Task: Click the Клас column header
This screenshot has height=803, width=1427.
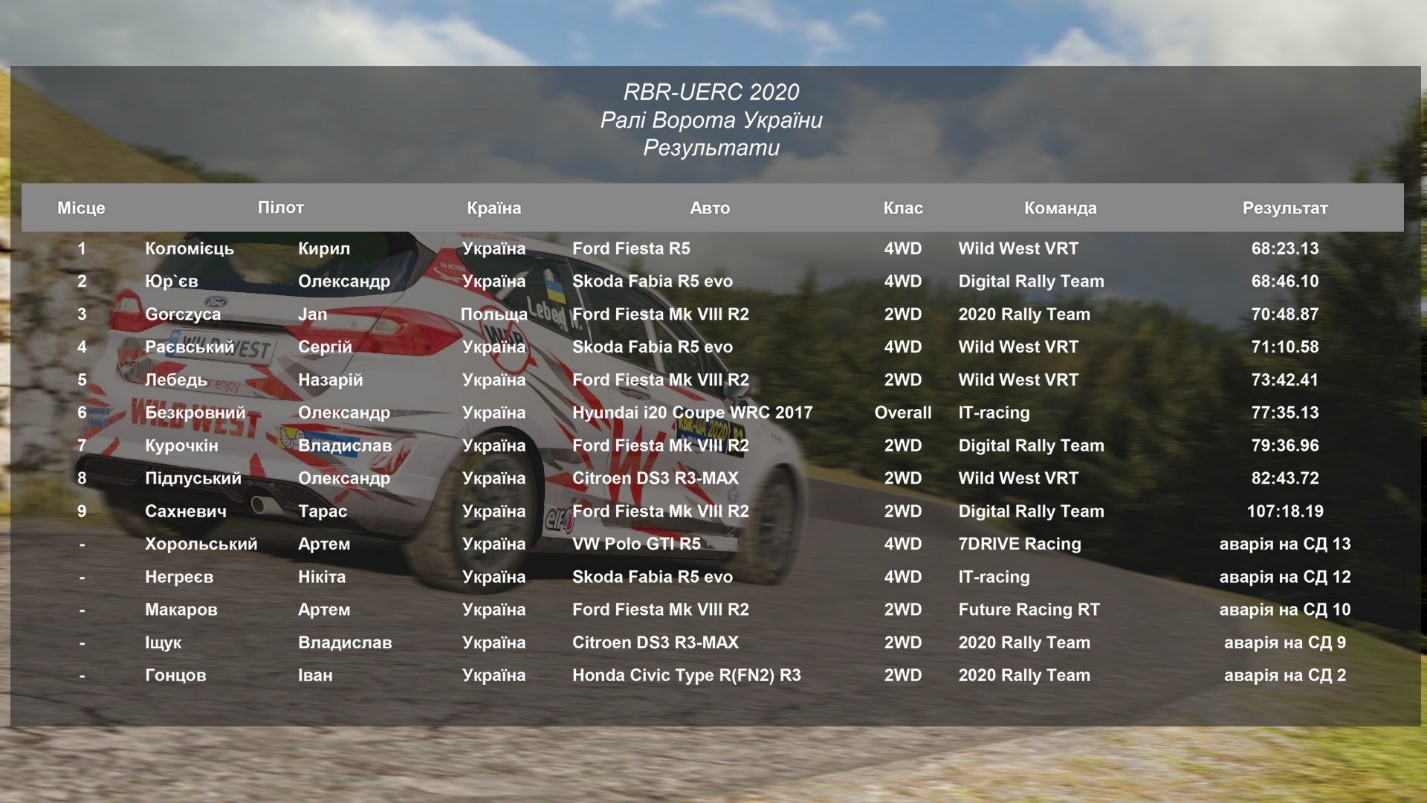Action: 903,208
